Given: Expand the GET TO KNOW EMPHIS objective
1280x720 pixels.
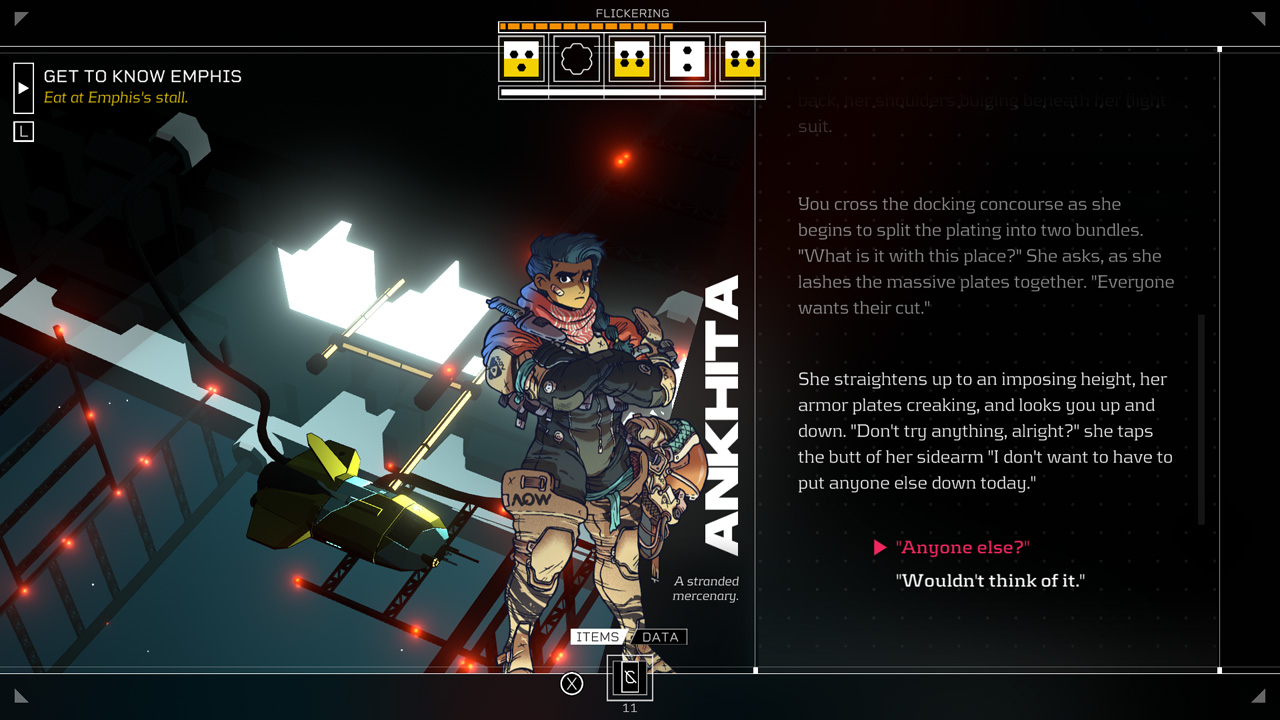Looking at the screenshot, I should coord(141,76).
